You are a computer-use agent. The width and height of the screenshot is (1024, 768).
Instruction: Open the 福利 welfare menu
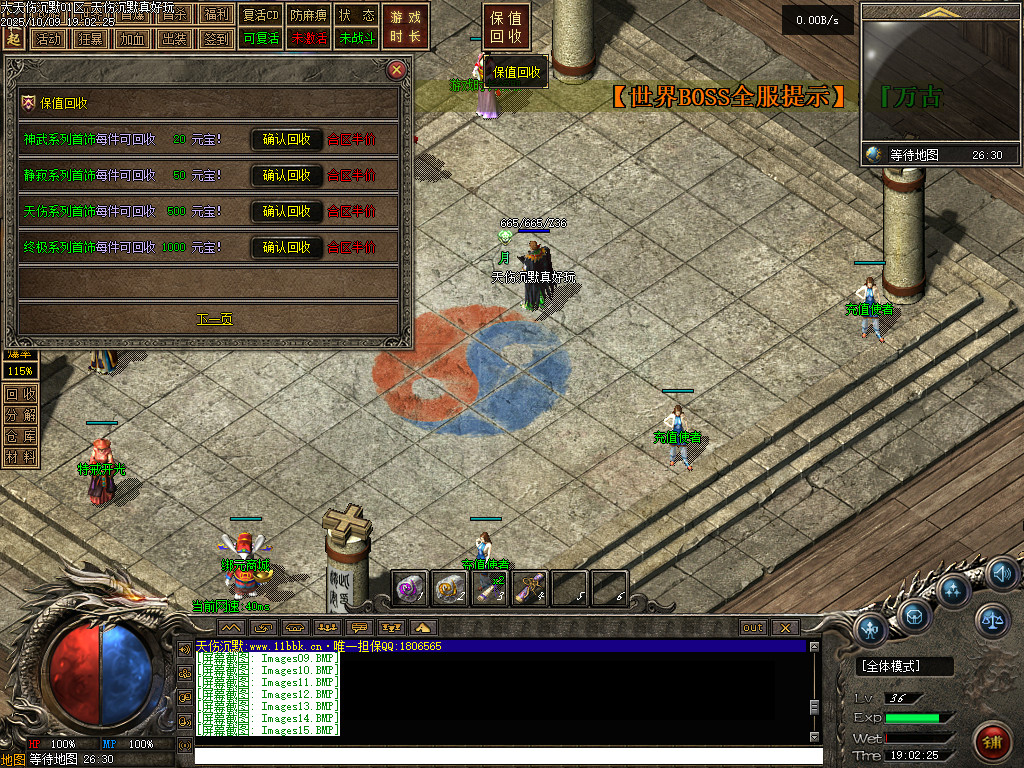(216, 14)
